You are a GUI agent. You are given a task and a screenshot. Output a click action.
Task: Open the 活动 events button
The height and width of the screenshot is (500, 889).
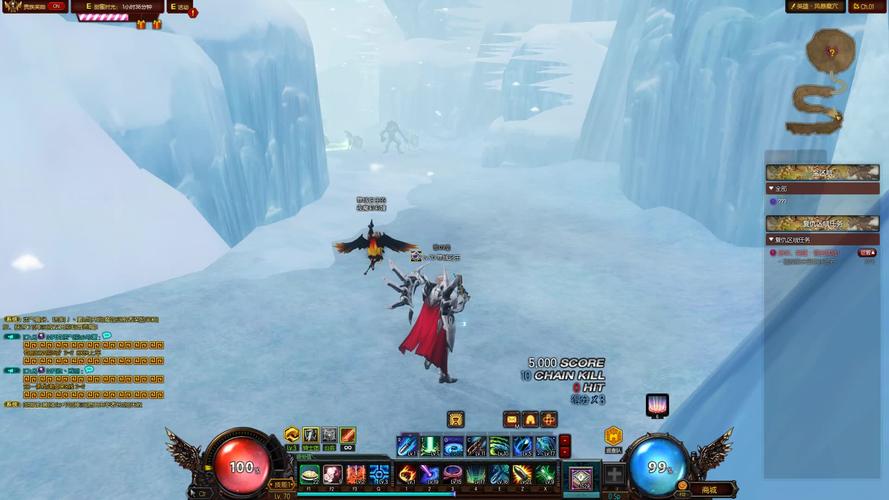point(179,7)
